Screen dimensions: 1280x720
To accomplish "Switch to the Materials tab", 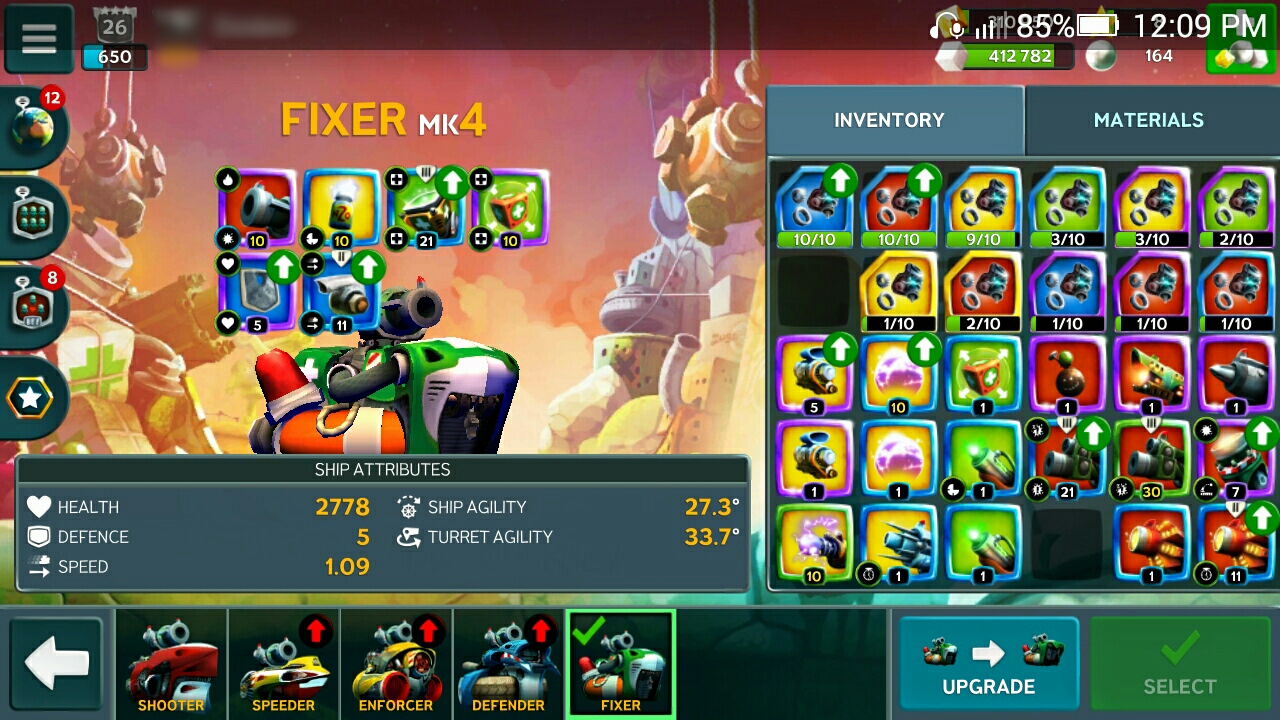I will tap(1148, 120).
